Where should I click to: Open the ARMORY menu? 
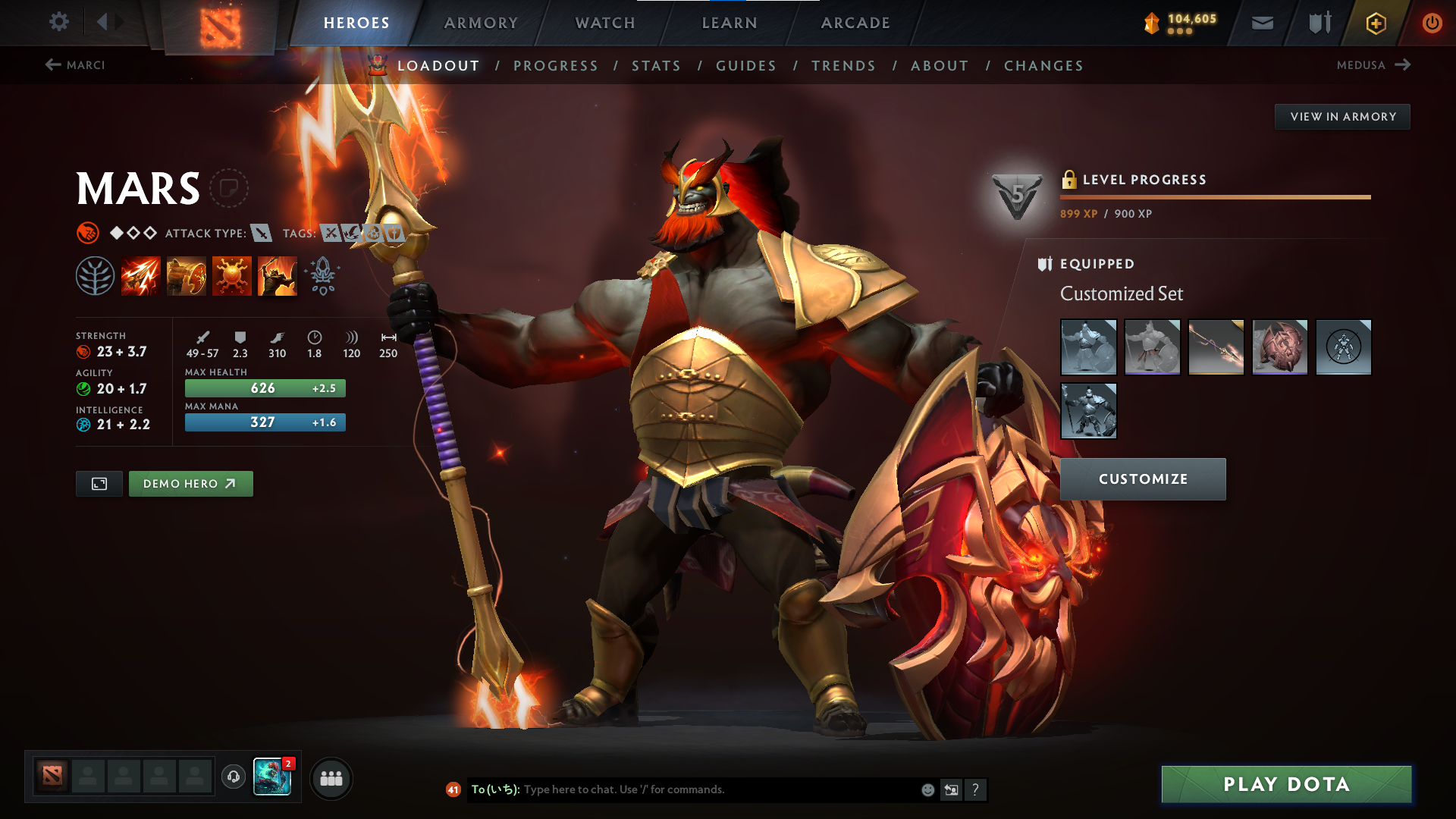[481, 23]
